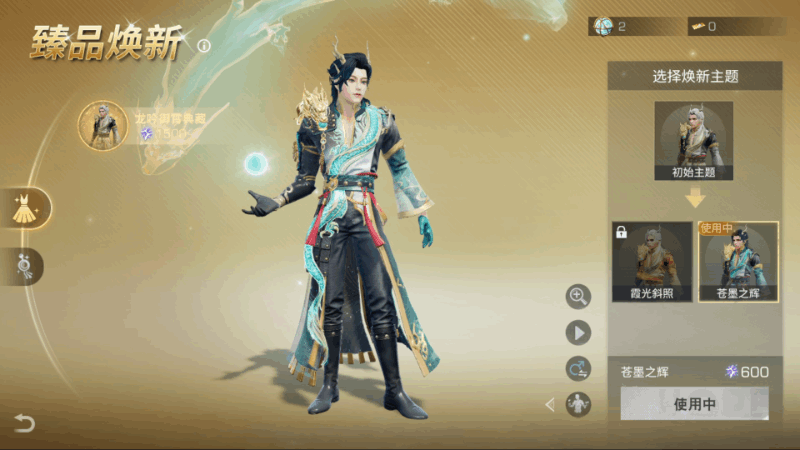
Task: Open the character pose button
Action: coord(578,405)
